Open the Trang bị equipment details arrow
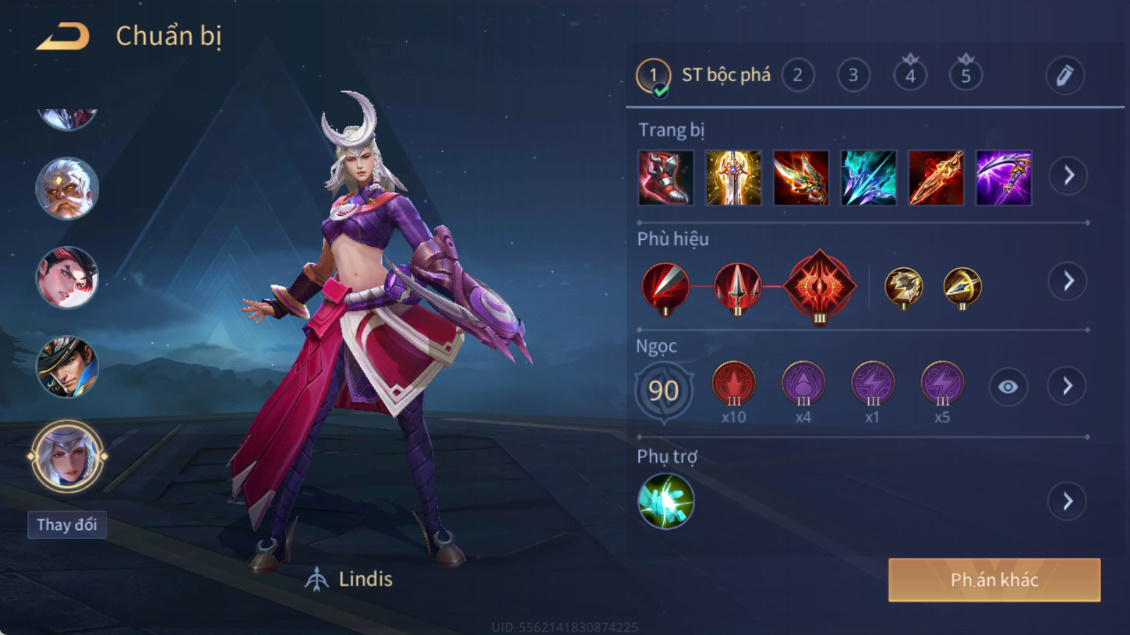The image size is (1130, 635). (x=1068, y=176)
